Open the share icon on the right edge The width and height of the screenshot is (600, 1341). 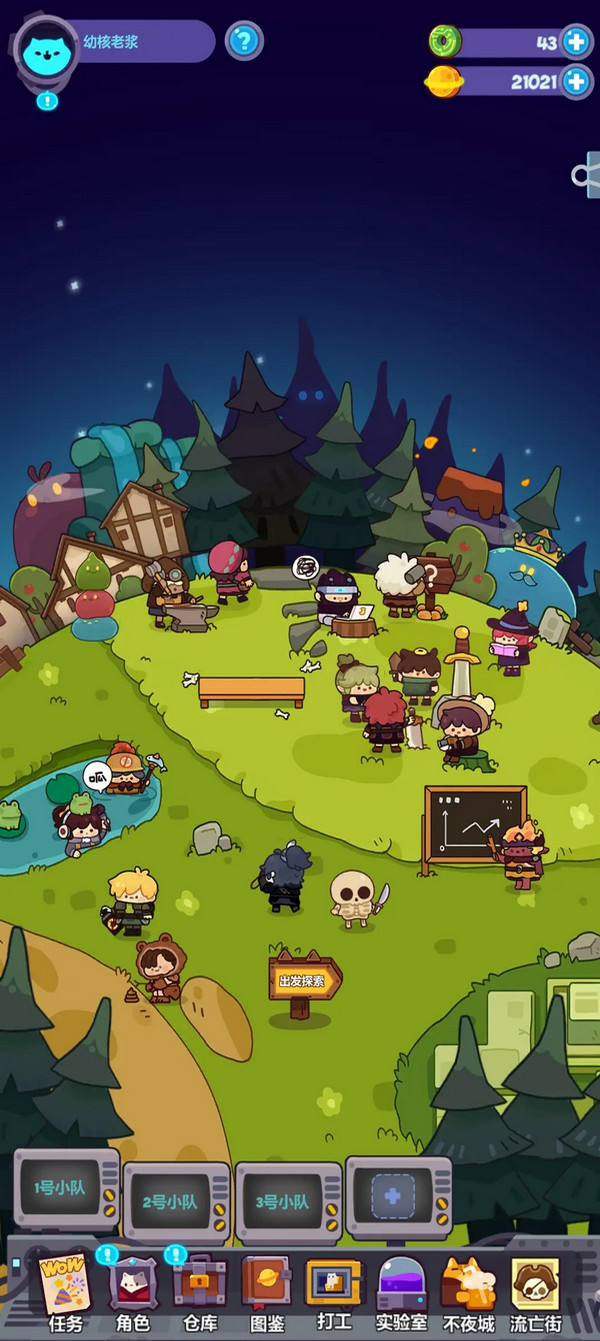coord(586,176)
